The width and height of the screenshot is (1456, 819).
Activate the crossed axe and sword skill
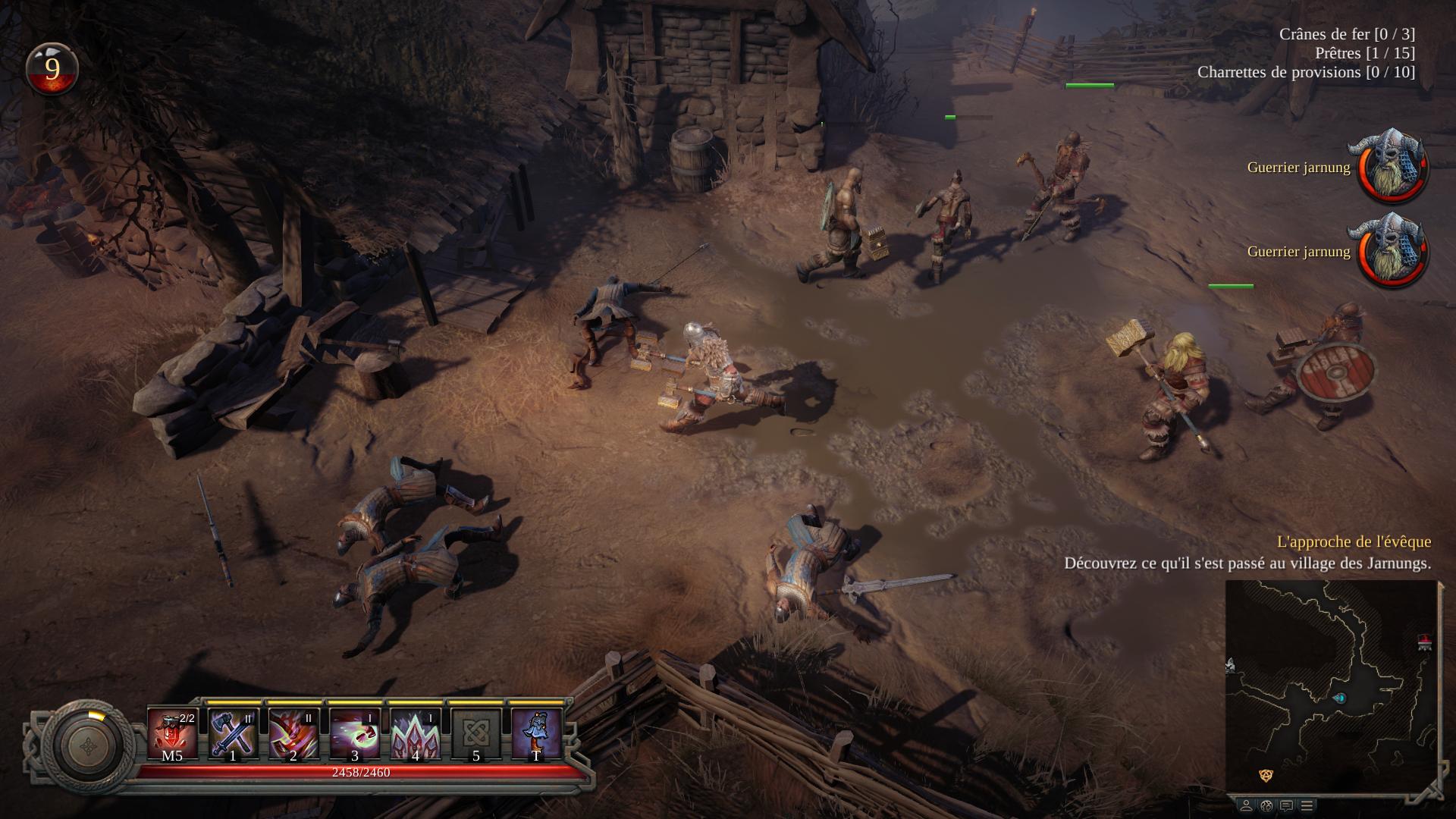[233, 733]
